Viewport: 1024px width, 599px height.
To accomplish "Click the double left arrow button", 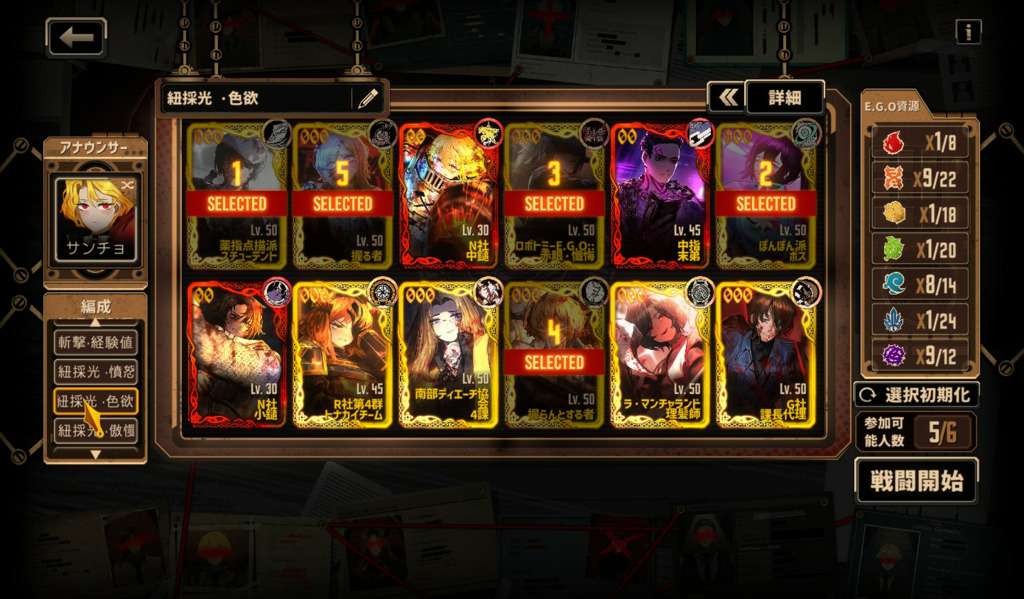I will coord(727,97).
